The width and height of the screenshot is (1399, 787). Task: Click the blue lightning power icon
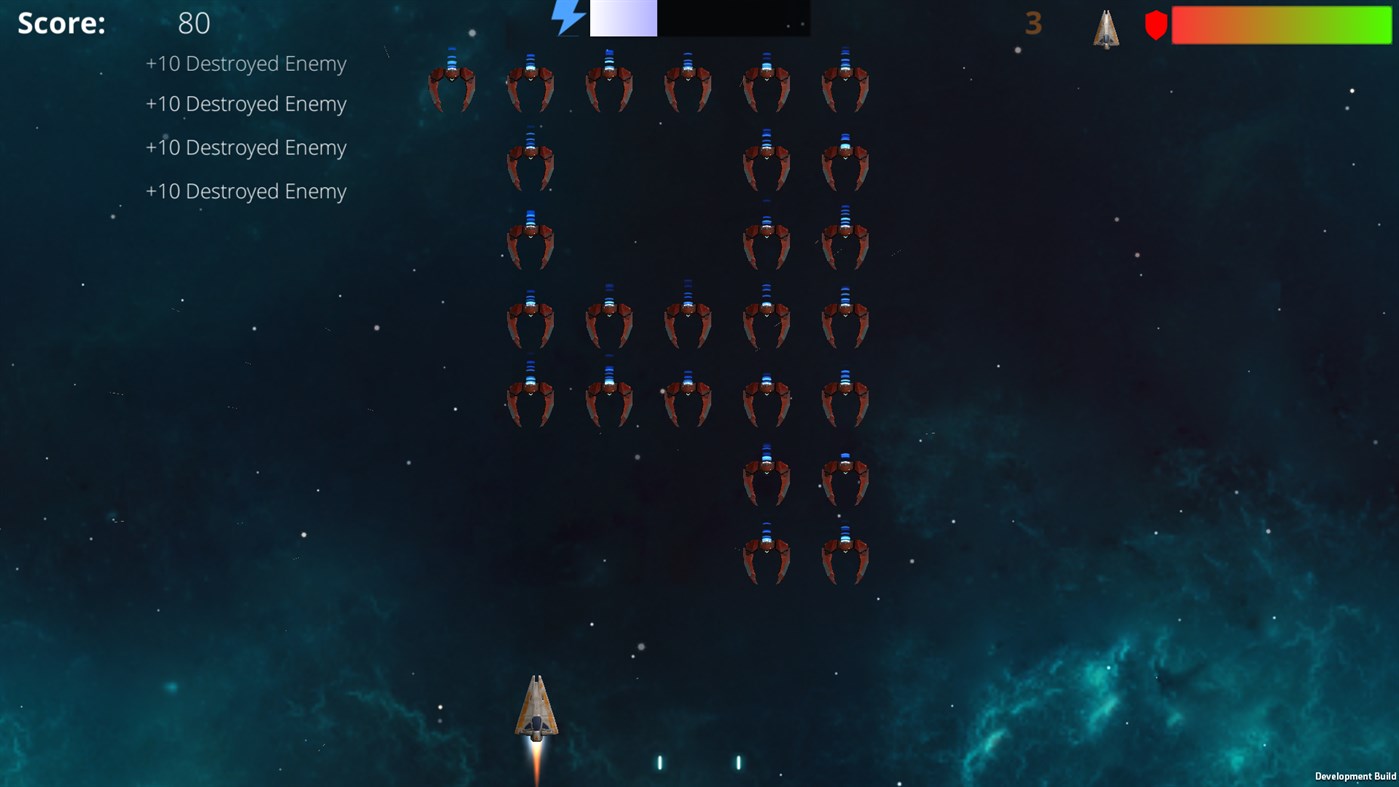tap(567, 18)
